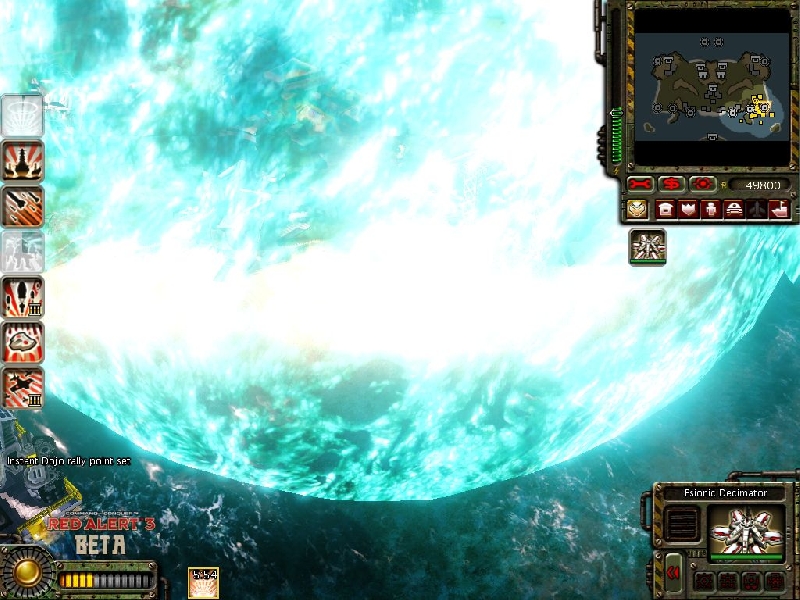Open the vehicles production tab
800x600 pixels.
[733, 209]
